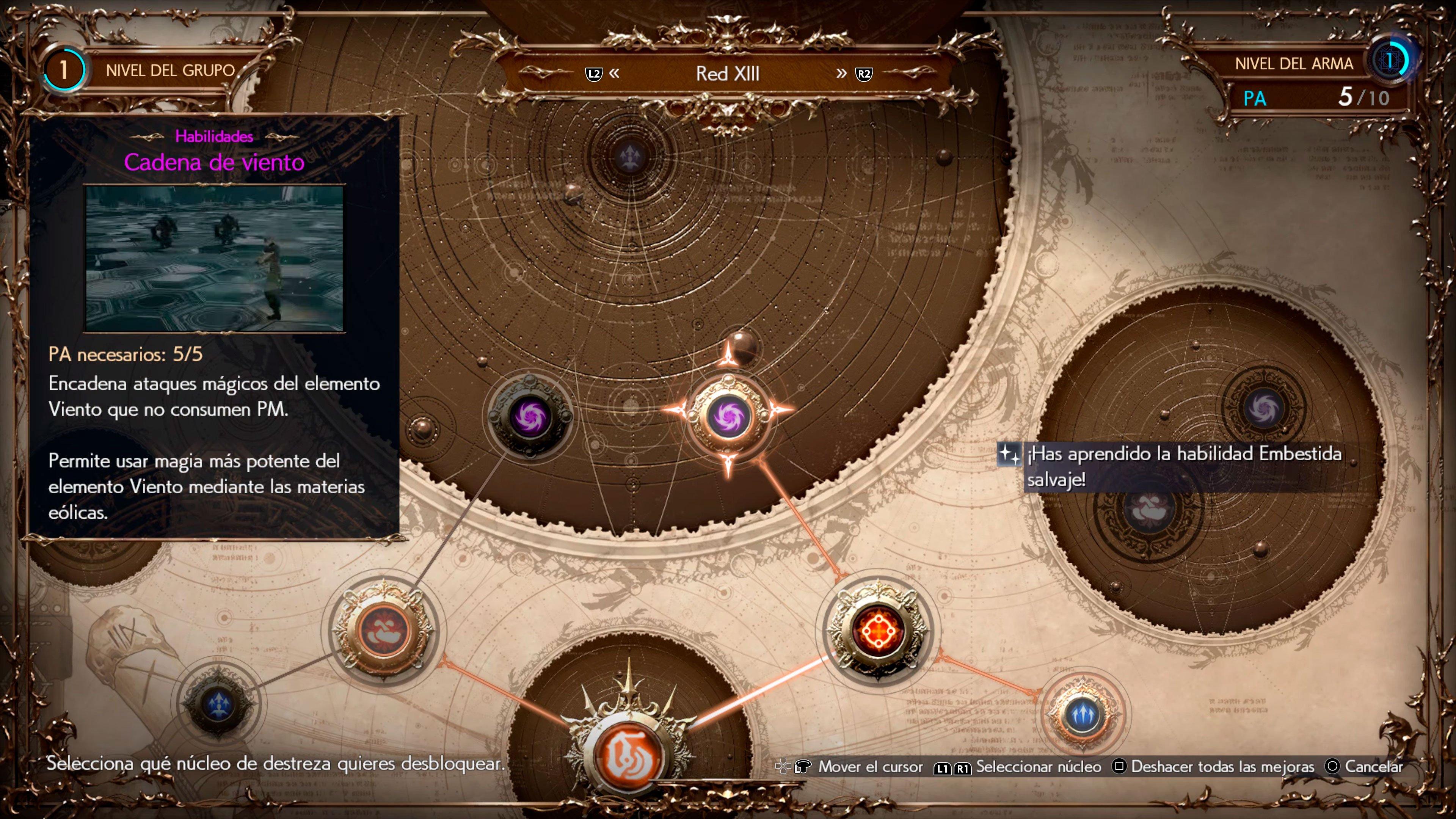The width and height of the screenshot is (1456, 819).
Task: Switch to next character with the right chevron
Action: point(842,74)
